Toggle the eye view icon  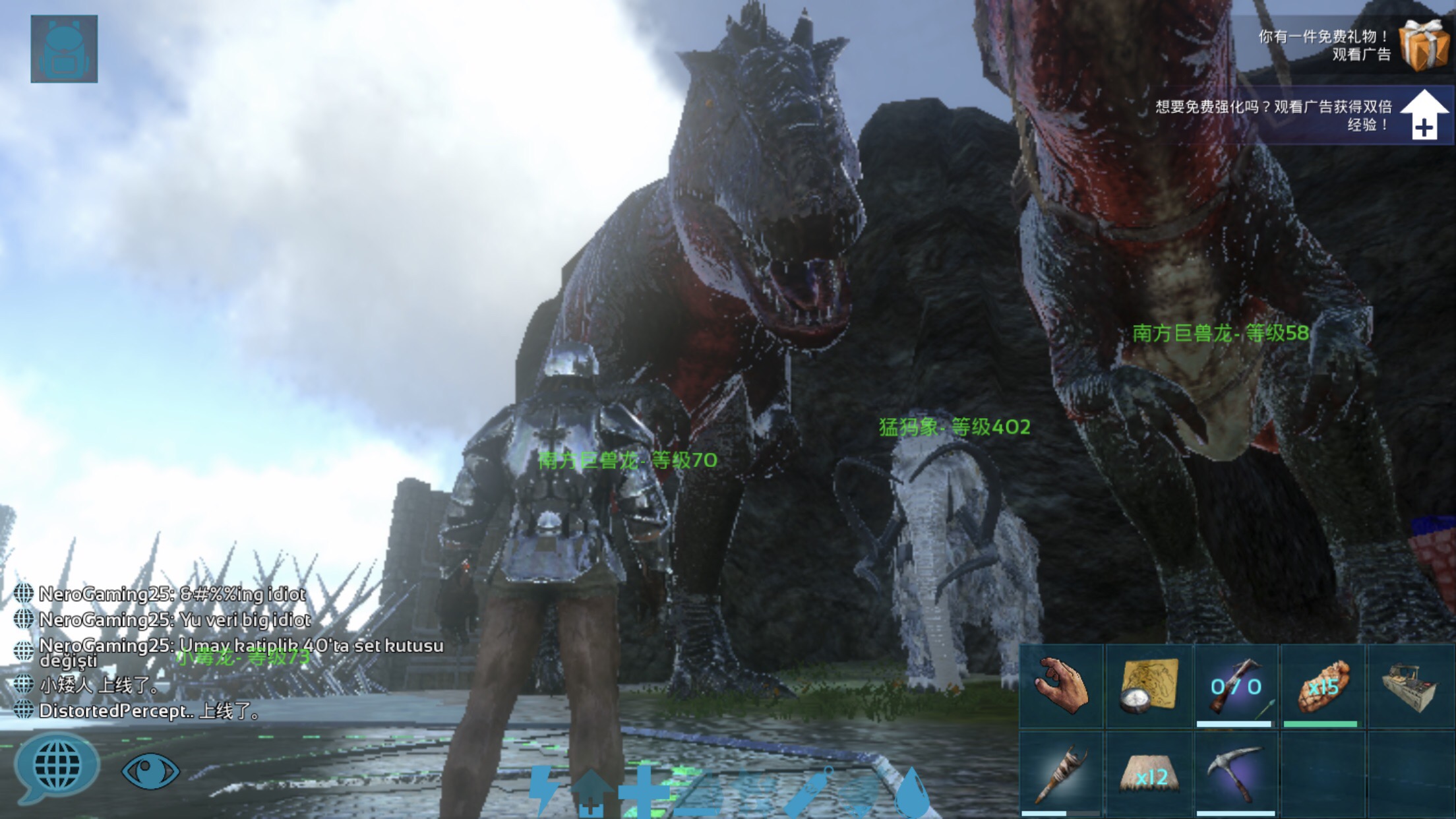point(150,770)
